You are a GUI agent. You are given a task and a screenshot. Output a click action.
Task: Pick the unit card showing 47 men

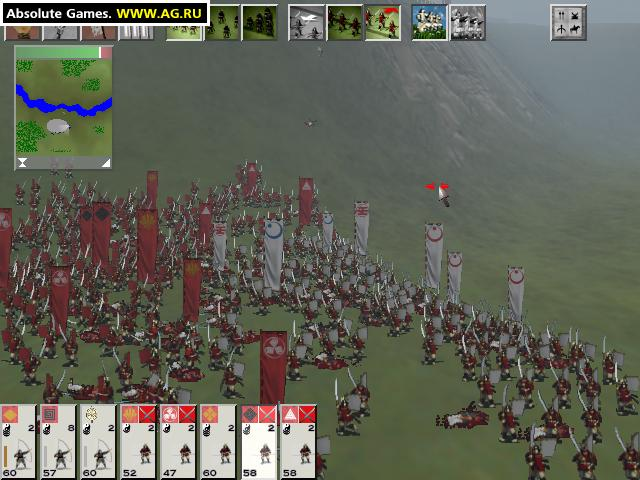[179, 441]
